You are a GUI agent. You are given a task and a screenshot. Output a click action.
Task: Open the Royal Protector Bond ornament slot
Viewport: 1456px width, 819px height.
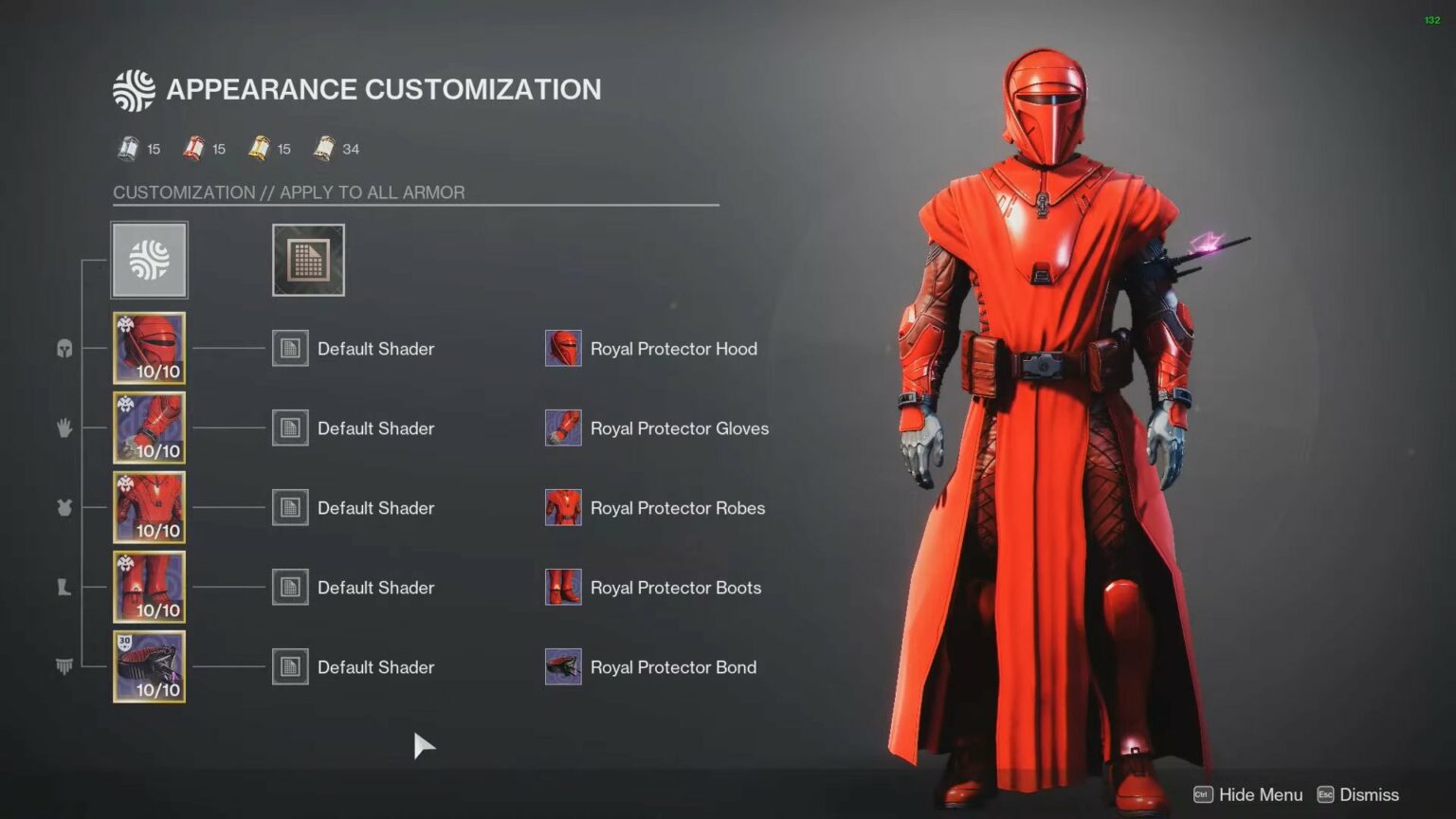coord(562,666)
